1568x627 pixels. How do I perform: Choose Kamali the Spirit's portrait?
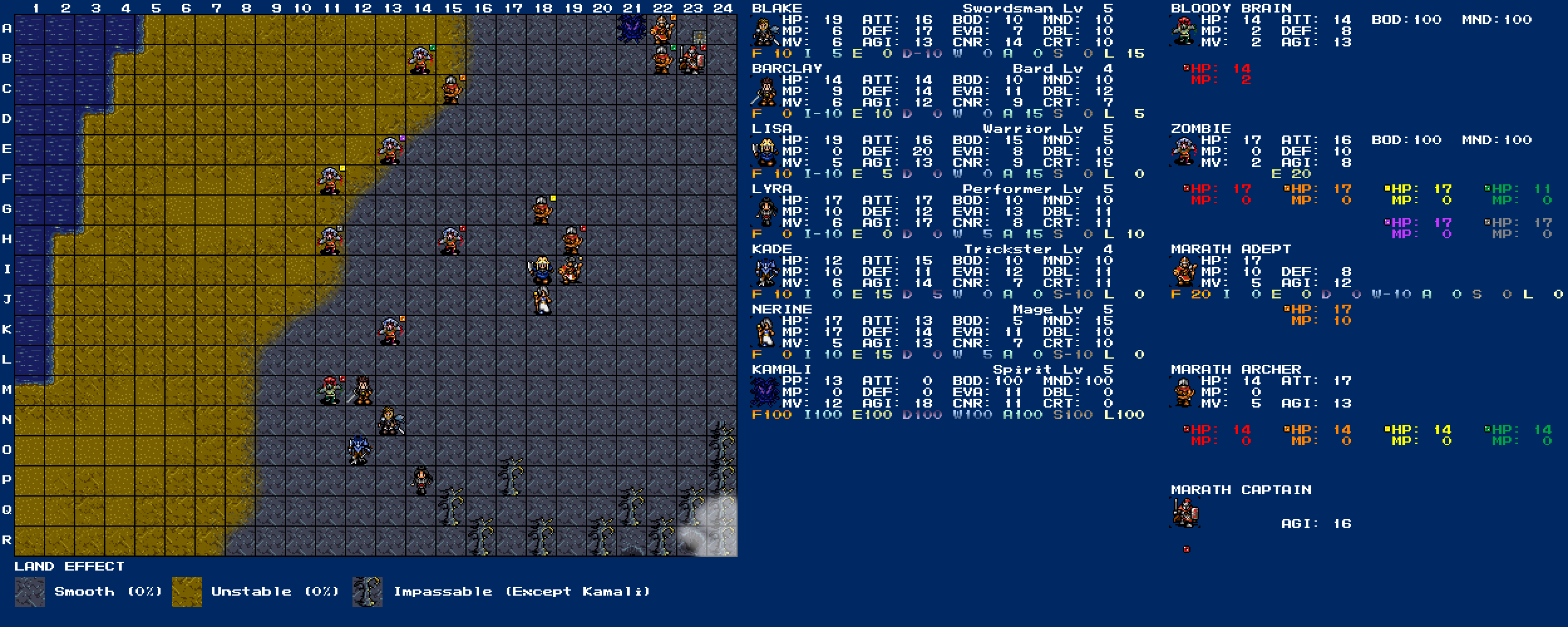coord(765,393)
